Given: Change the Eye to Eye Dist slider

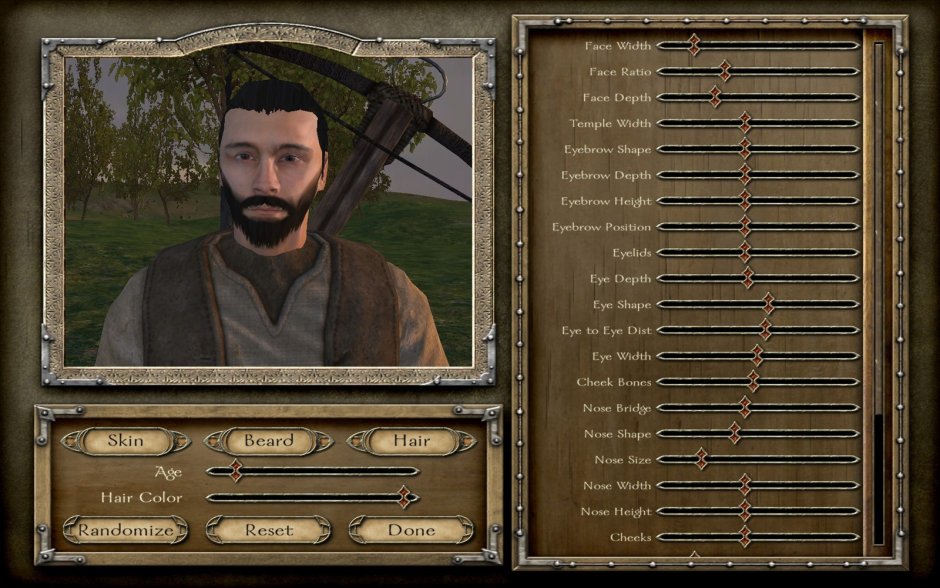Looking at the screenshot, I should [x=766, y=330].
